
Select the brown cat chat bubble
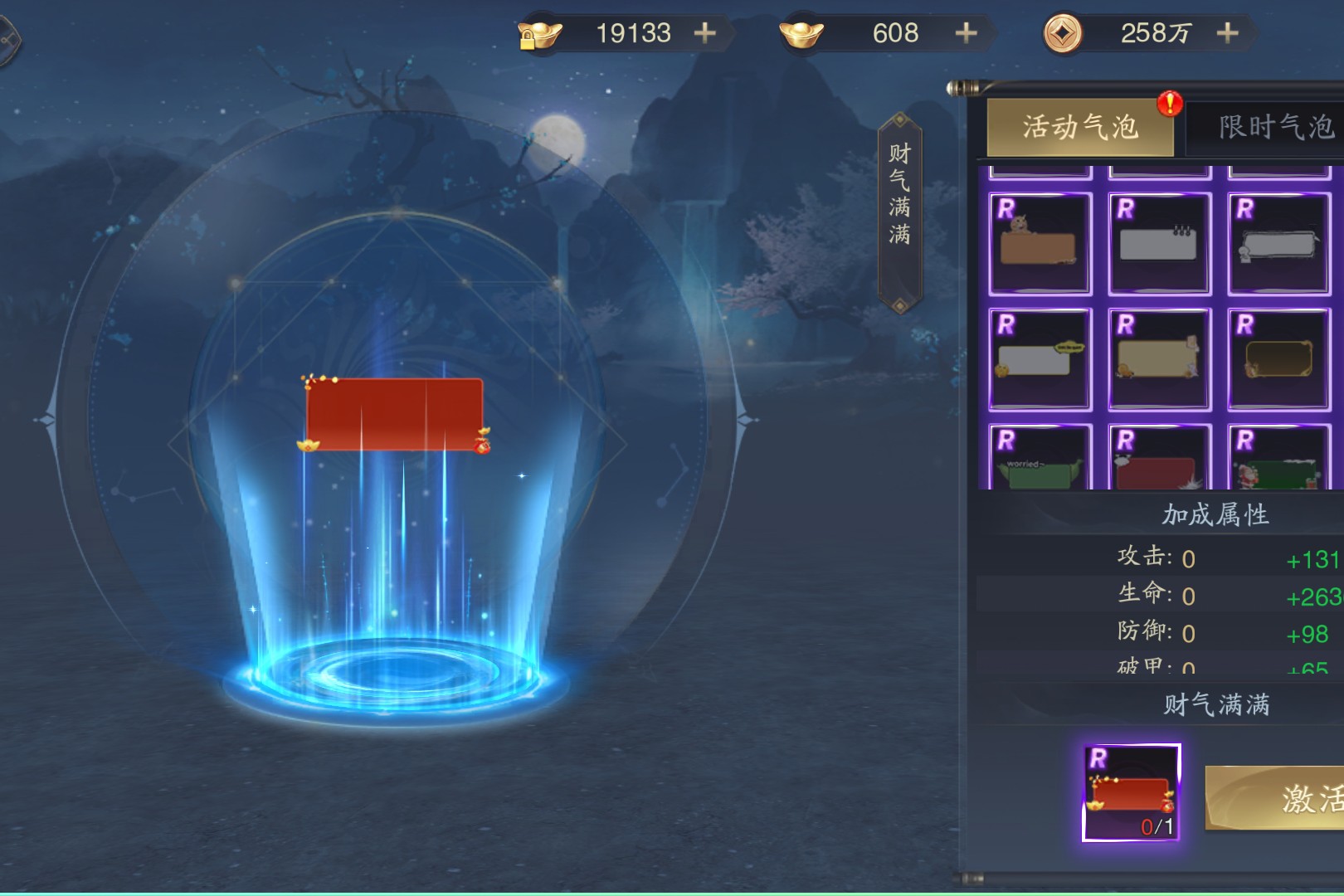(1040, 244)
